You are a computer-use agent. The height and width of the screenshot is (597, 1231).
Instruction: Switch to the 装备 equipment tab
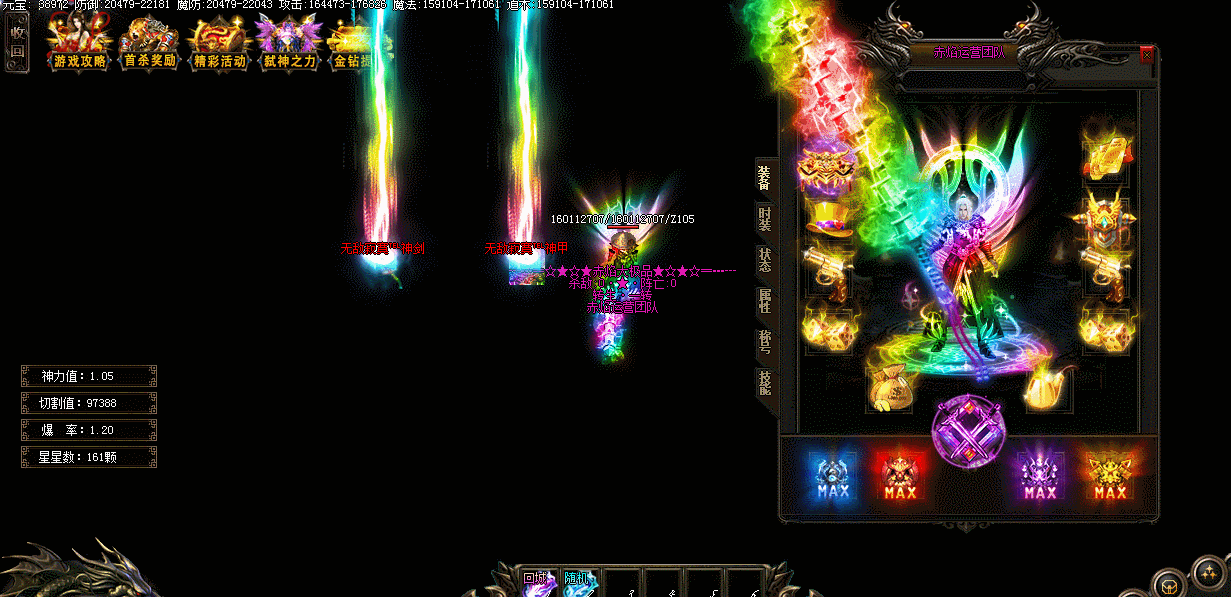click(764, 177)
